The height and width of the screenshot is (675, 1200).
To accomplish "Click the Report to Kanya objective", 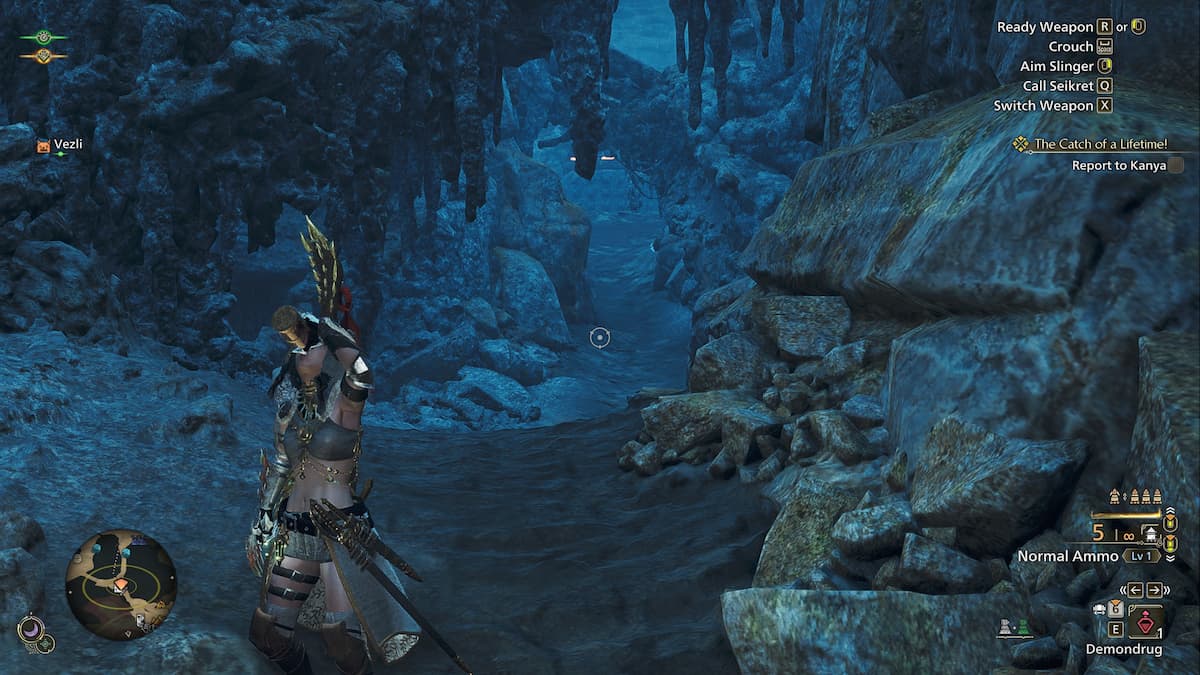I will [x=1118, y=166].
